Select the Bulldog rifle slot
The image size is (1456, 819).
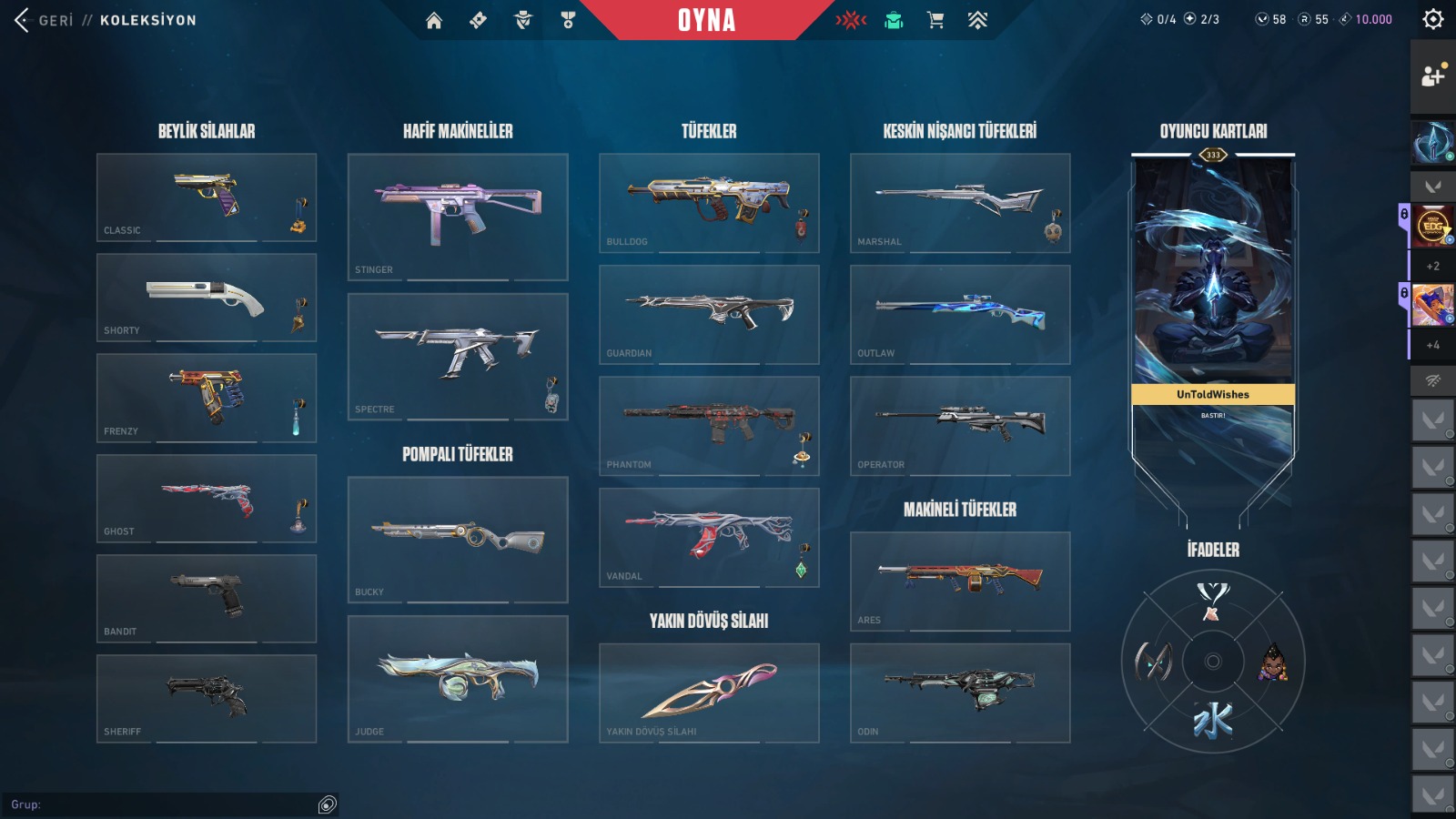[709, 202]
